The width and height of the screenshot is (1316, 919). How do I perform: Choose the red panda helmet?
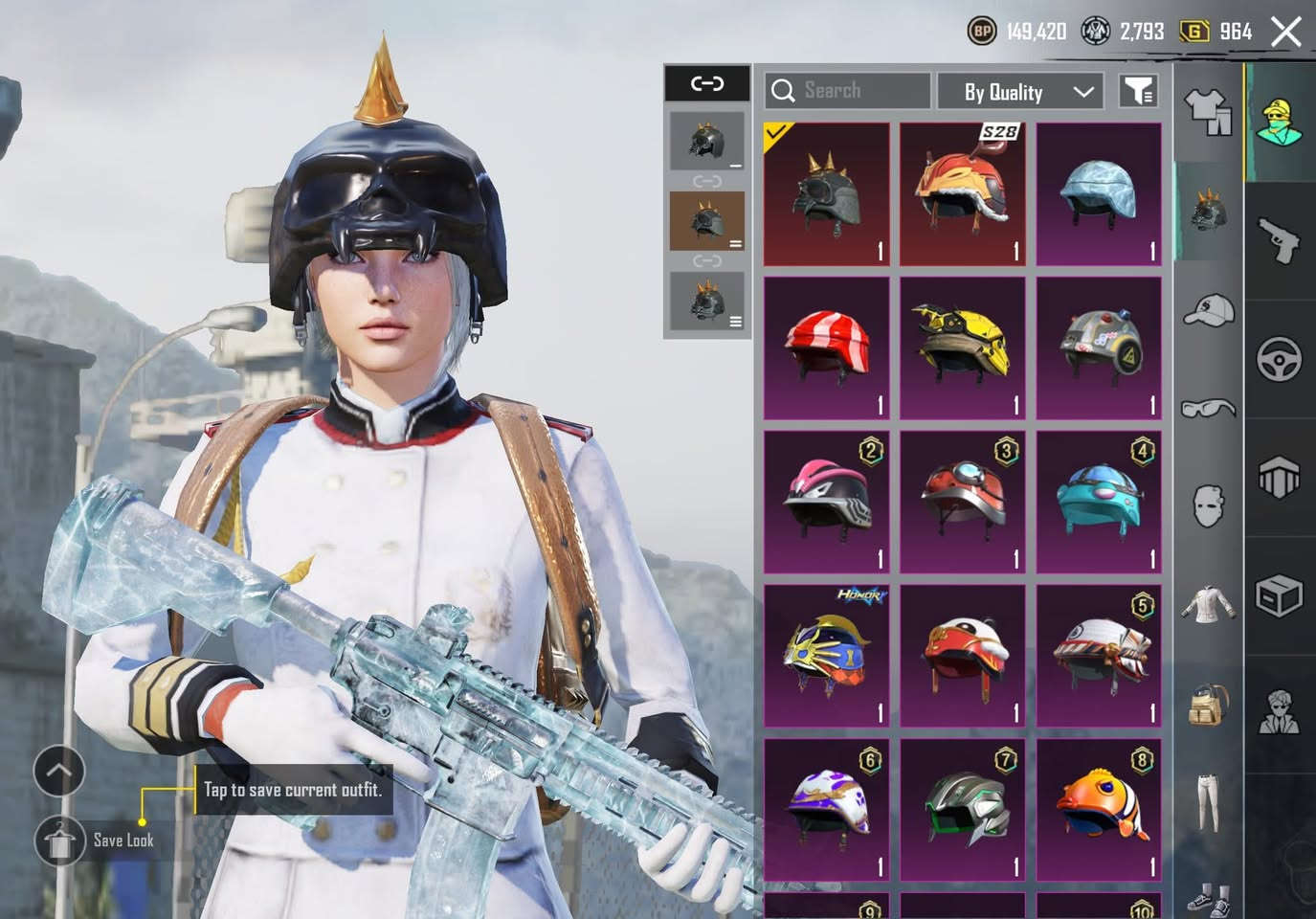[x=962, y=656]
